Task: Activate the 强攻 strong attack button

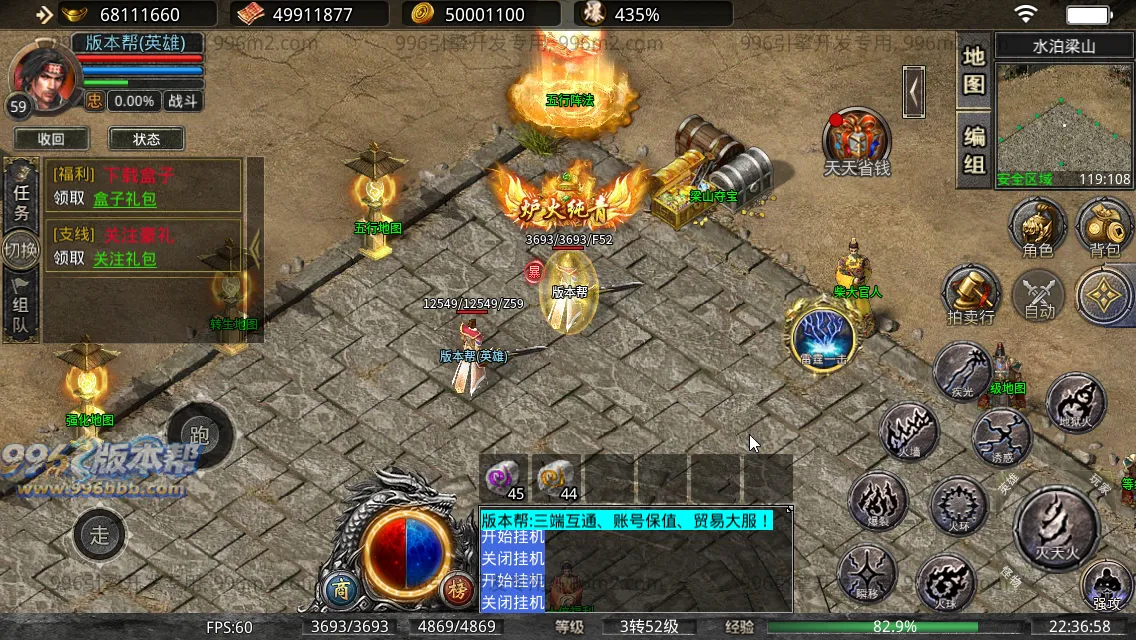Action: 1106,584
